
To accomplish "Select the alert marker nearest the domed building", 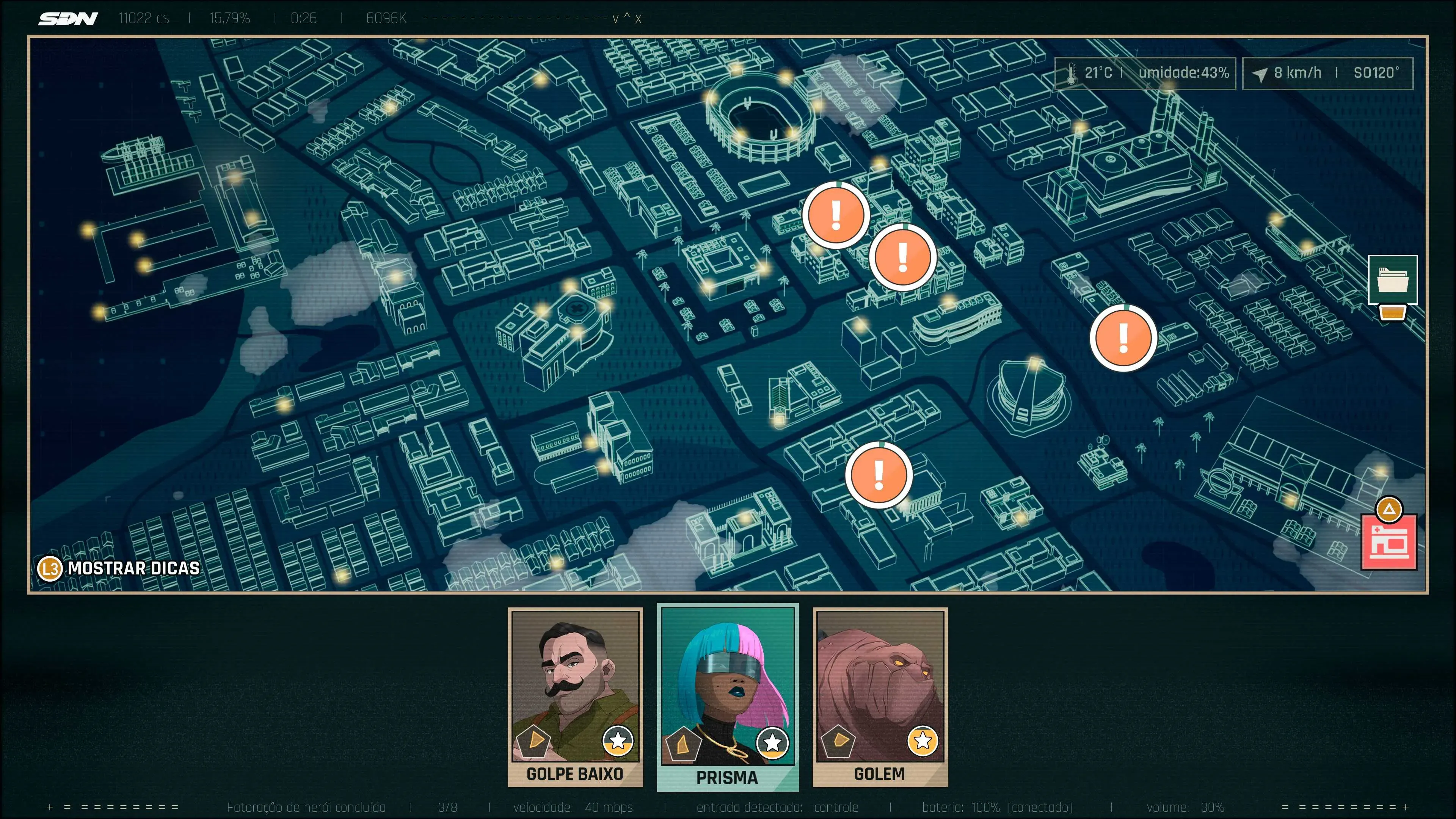I will tap(1122, 338).
